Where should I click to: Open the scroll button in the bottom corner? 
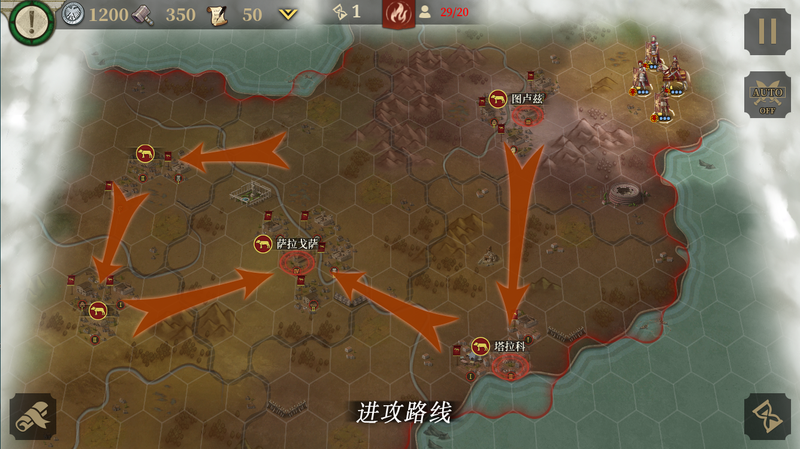33,417
